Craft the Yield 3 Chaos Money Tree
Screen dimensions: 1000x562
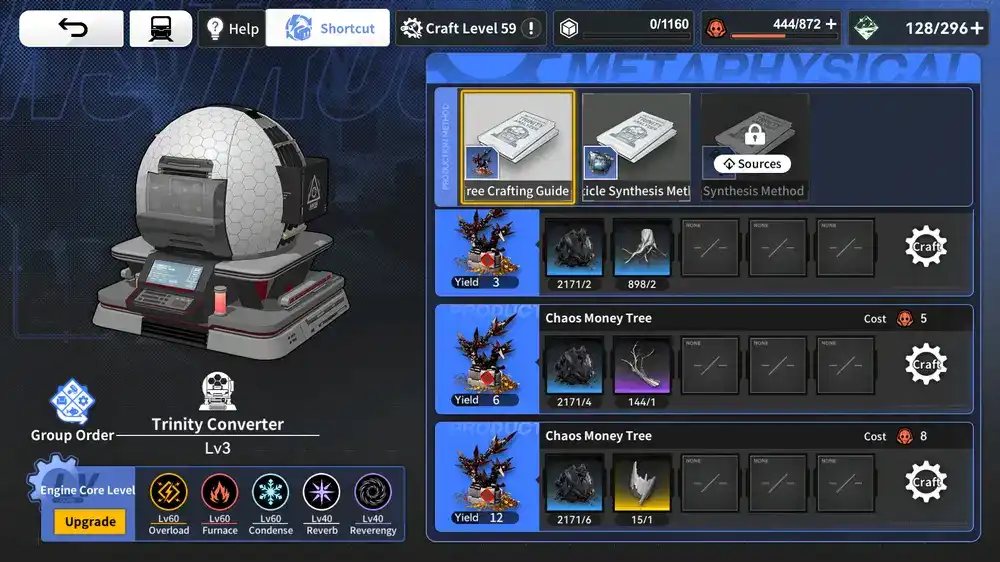coord(926,247)
